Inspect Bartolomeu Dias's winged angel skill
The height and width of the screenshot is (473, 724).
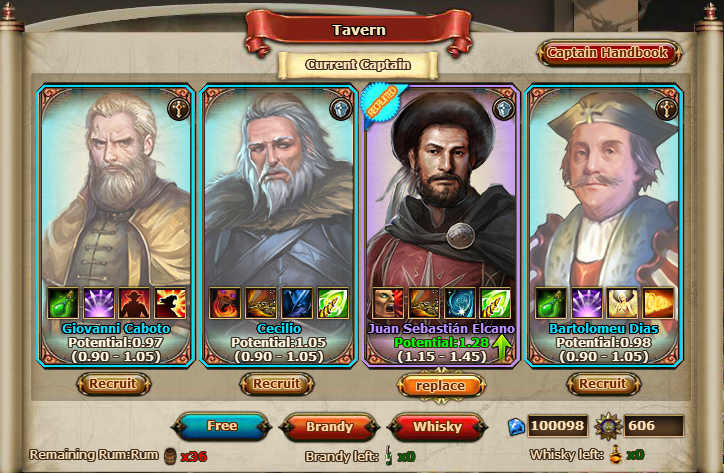pyautogui.click(x=622, y=303)
